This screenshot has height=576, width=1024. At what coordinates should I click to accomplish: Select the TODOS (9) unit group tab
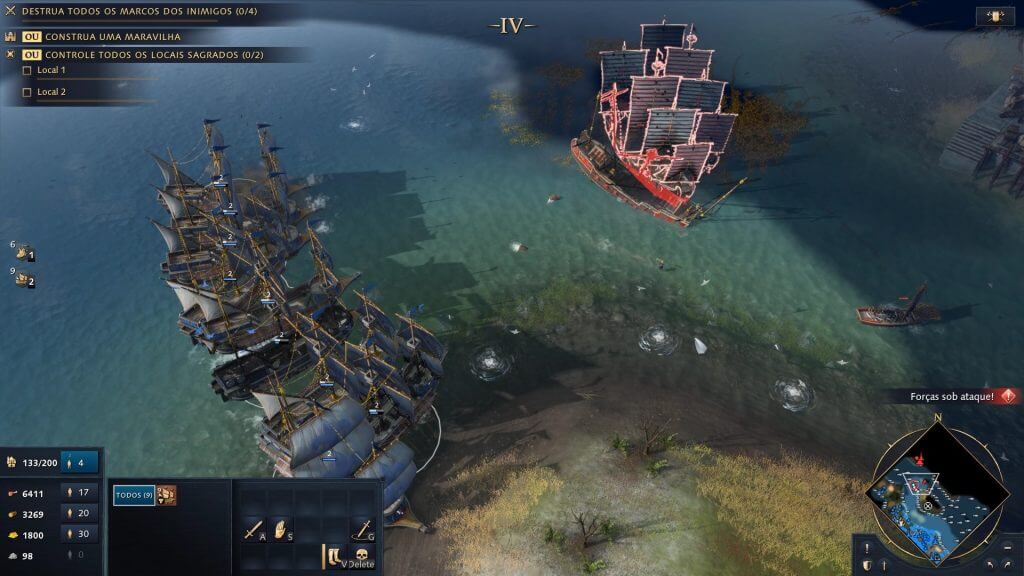133,495
